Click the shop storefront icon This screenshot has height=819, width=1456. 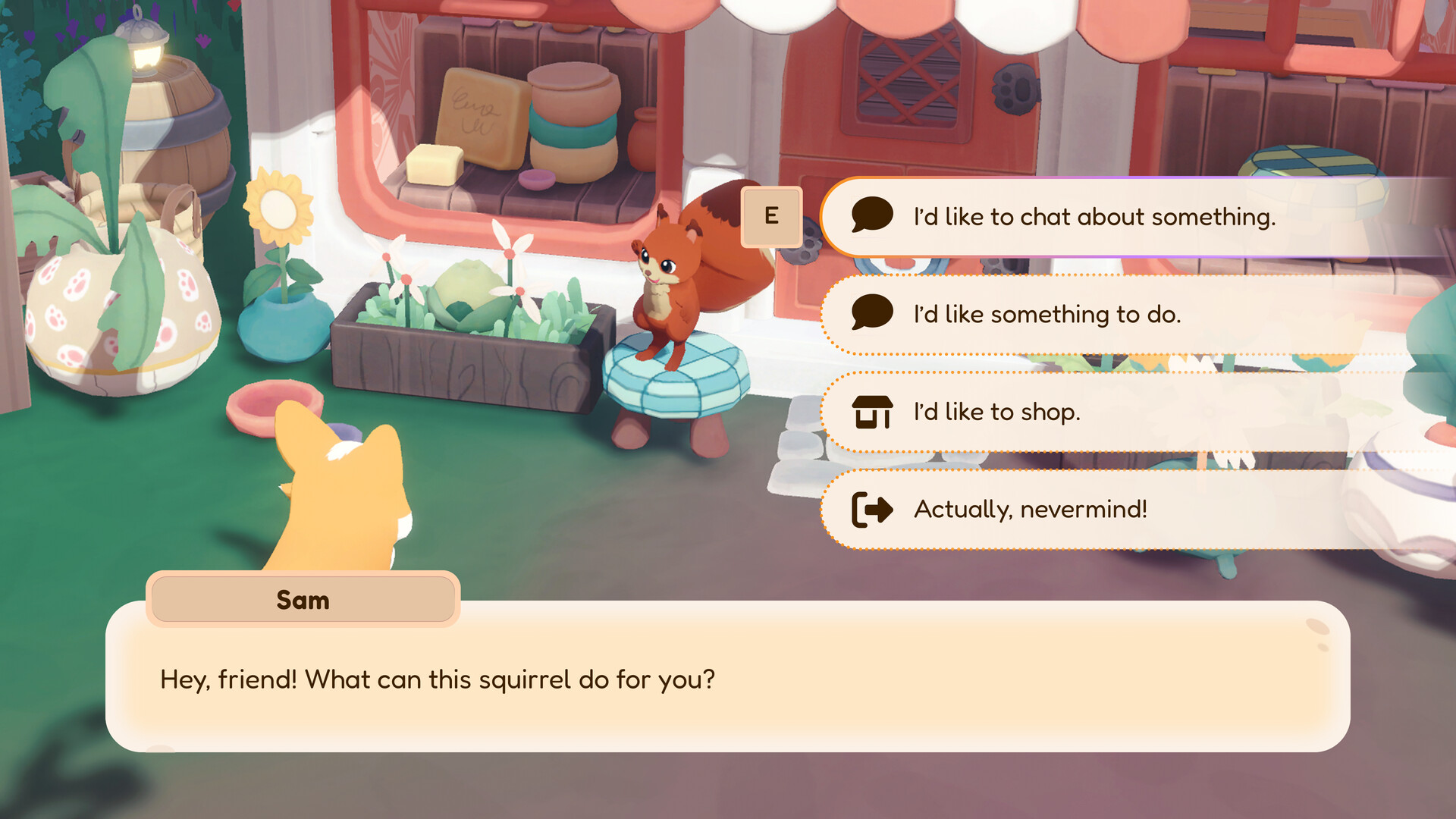(x=874, y=412)
